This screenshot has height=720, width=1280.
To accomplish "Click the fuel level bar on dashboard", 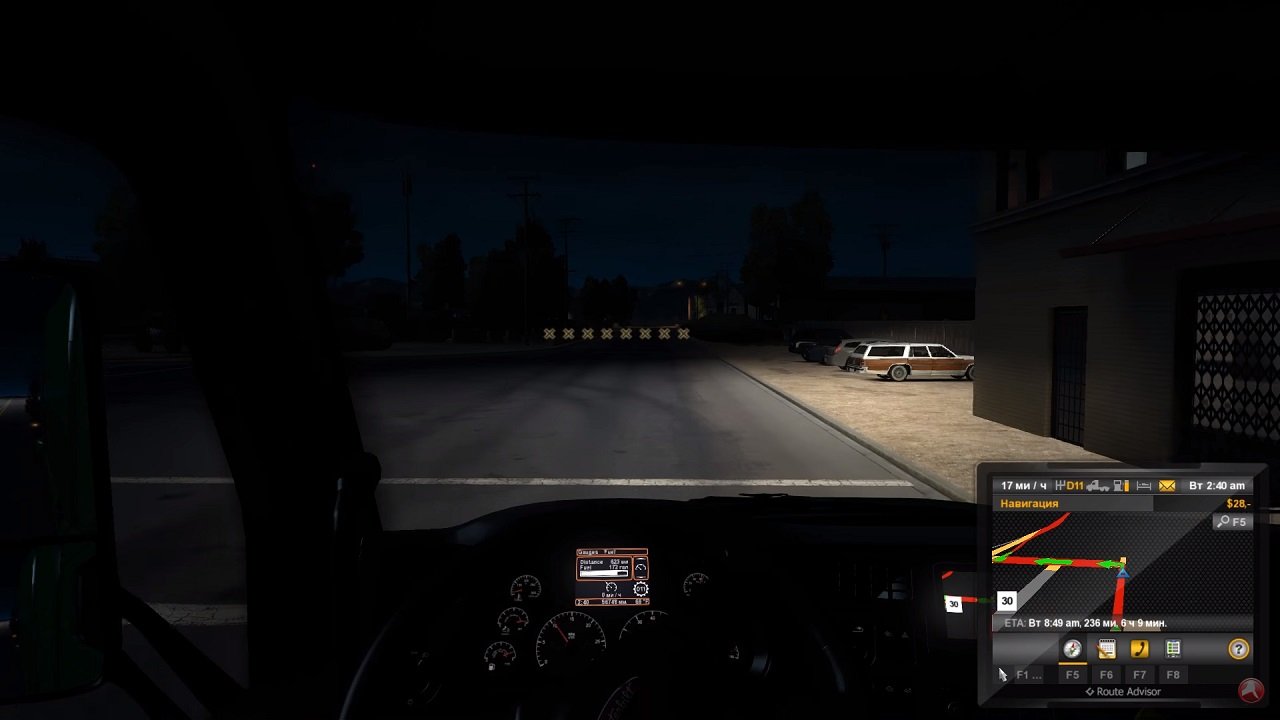I will tap(603, 573).
